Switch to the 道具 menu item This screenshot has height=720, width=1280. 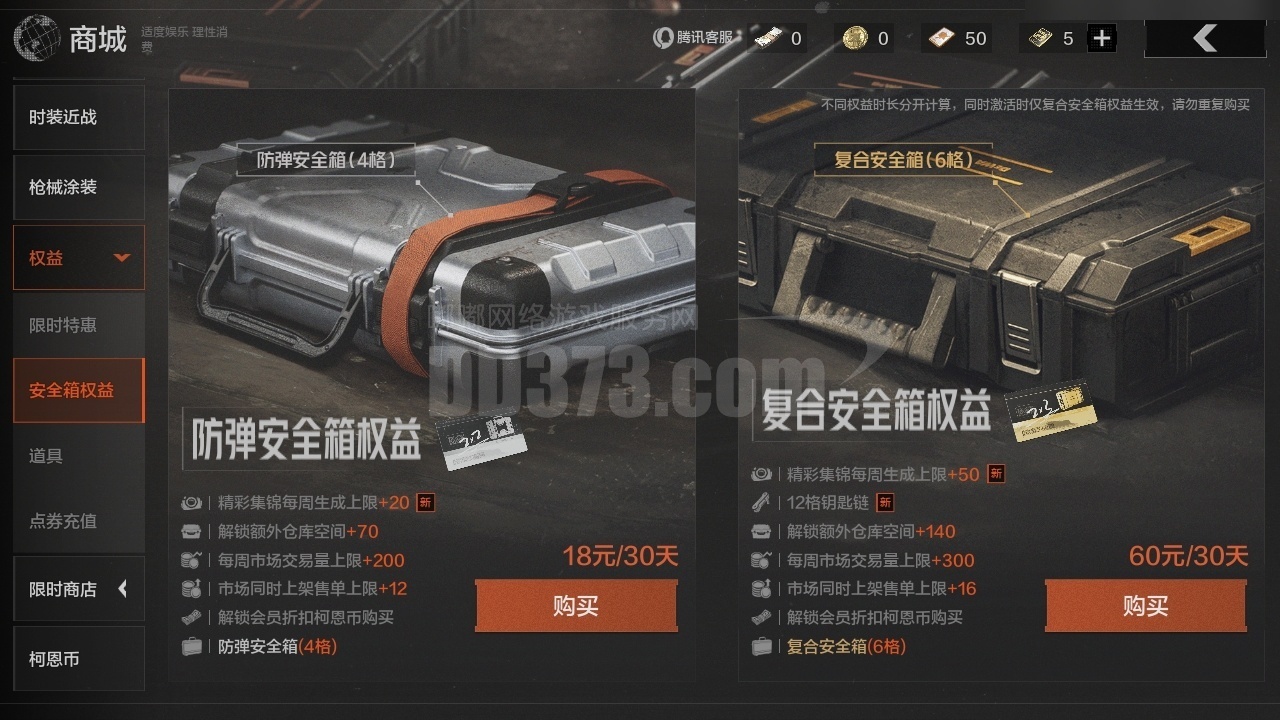click(79, 456)
